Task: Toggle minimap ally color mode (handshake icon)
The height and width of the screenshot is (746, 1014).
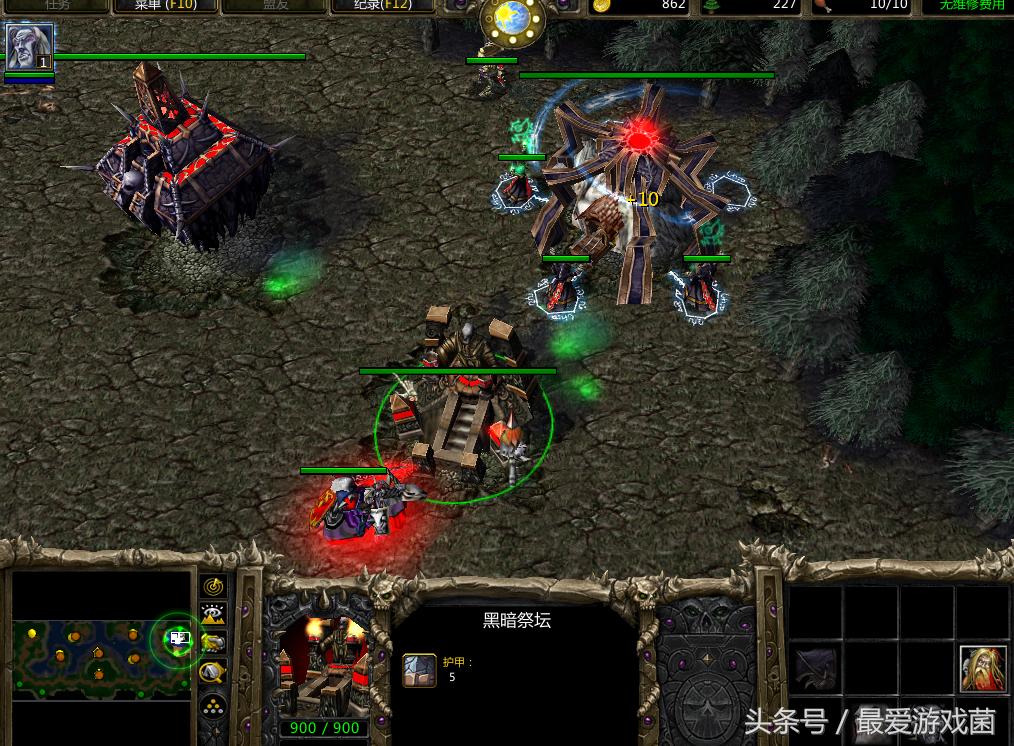Action: point(213,644)
